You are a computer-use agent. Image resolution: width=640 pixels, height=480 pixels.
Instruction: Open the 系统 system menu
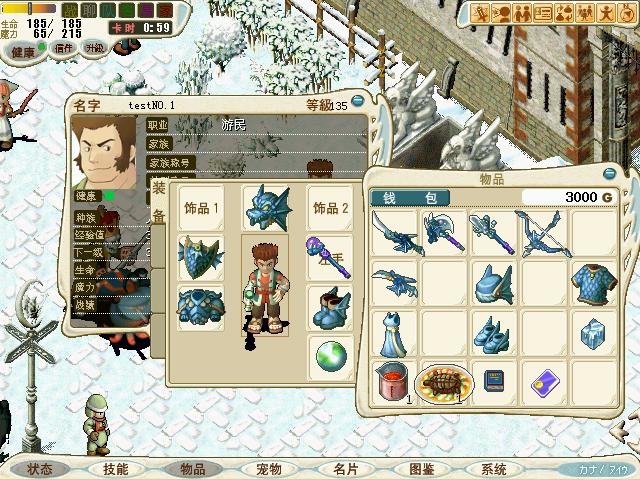click(494, 469)
